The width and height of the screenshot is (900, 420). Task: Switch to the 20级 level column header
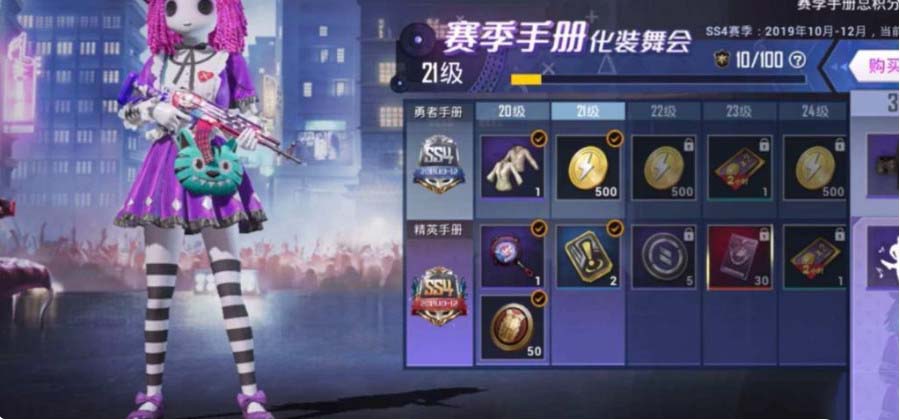pyautogui.click(x=513, y=111)
